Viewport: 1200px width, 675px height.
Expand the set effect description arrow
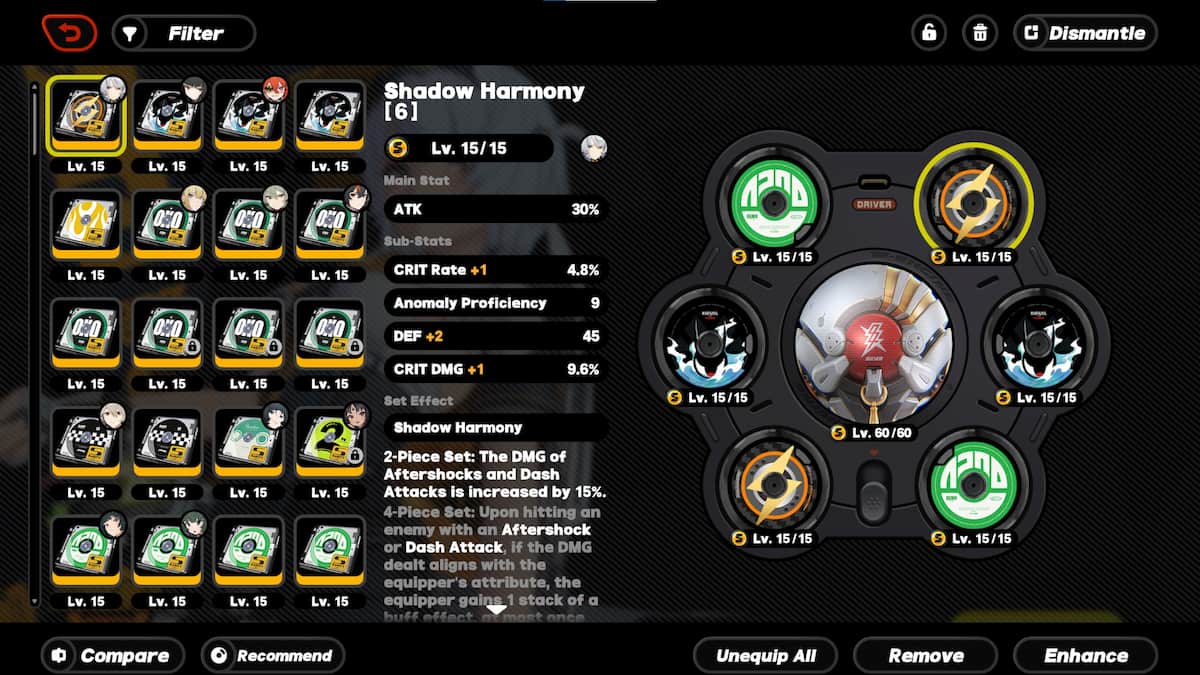[x=495, y=609]
